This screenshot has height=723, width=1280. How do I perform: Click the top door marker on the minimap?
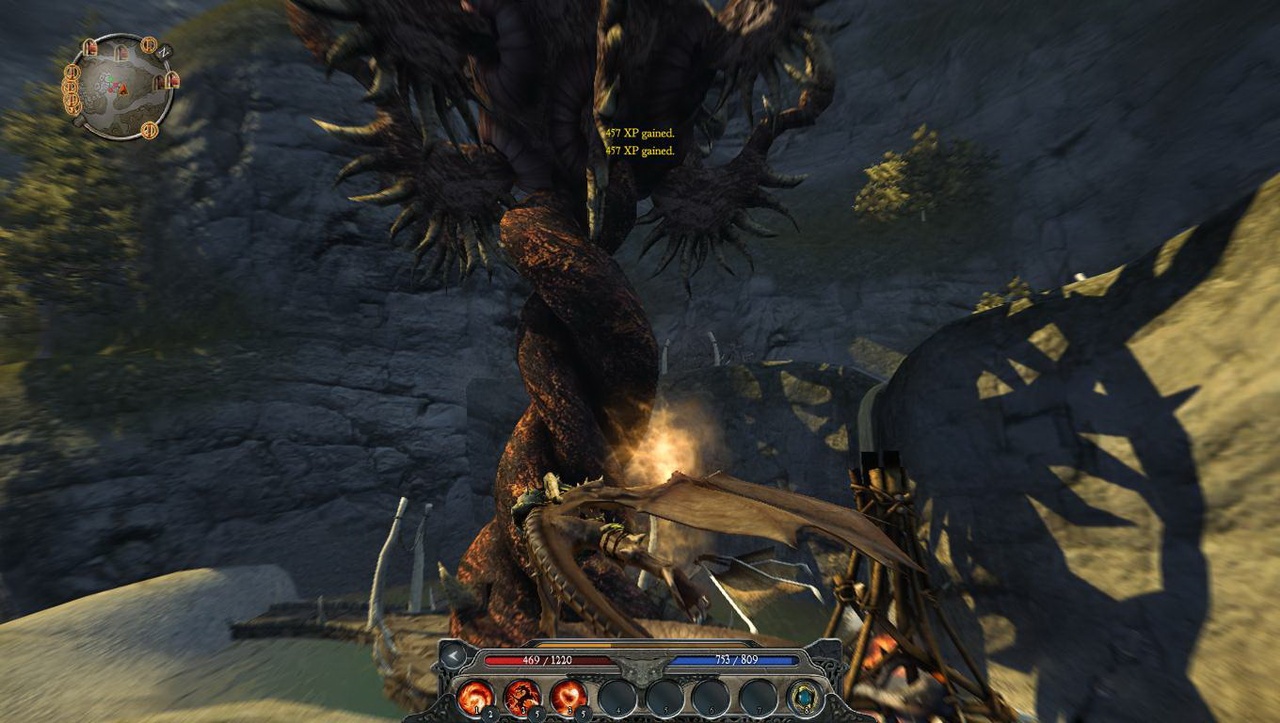pyautogui.click(x=123, y=51)
